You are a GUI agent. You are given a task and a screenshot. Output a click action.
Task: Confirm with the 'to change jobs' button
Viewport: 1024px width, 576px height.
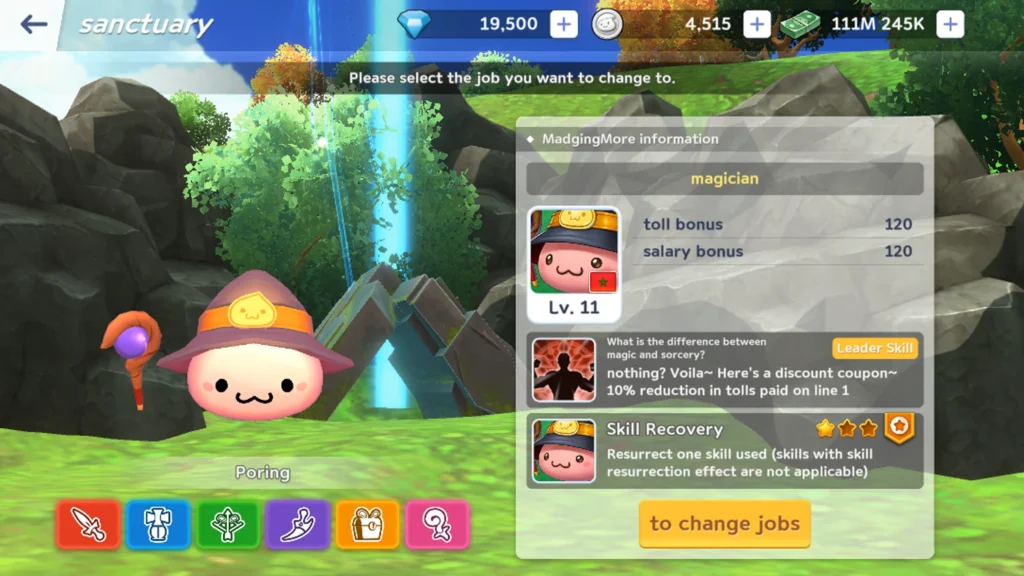pyautogui.click(x=725, y=523)
